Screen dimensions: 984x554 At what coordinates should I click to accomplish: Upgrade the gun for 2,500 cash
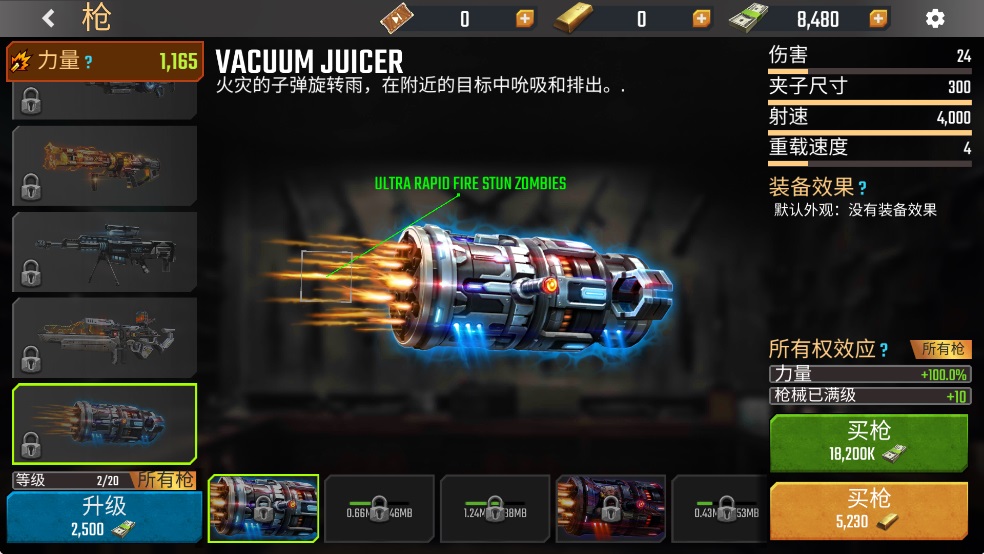[103, 516]
